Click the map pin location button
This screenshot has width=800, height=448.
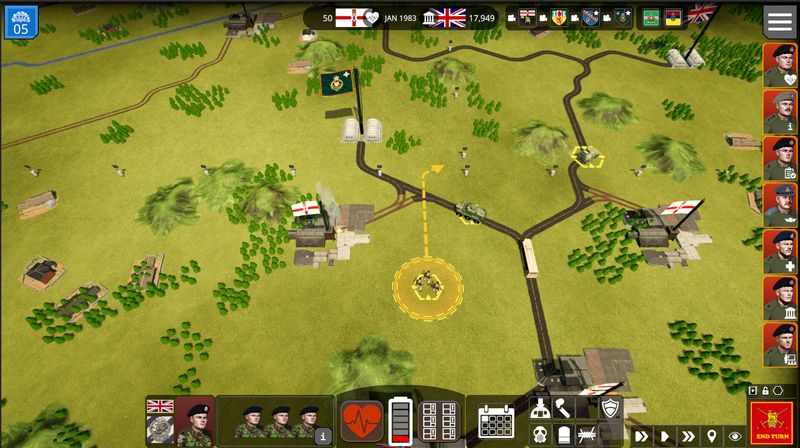[x=711, y=437]
